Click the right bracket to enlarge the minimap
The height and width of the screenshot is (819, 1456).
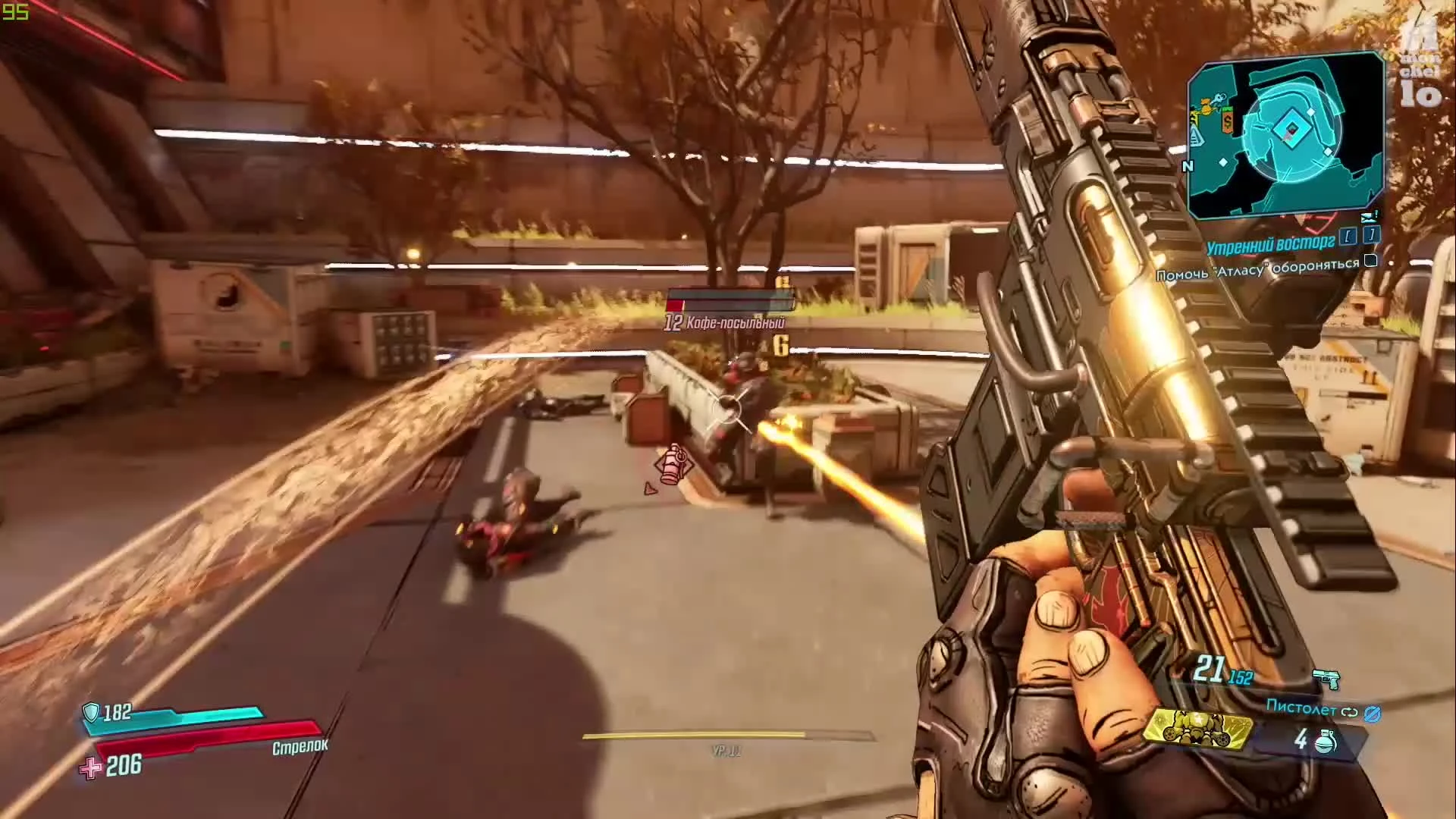(x=1371, y=234)
